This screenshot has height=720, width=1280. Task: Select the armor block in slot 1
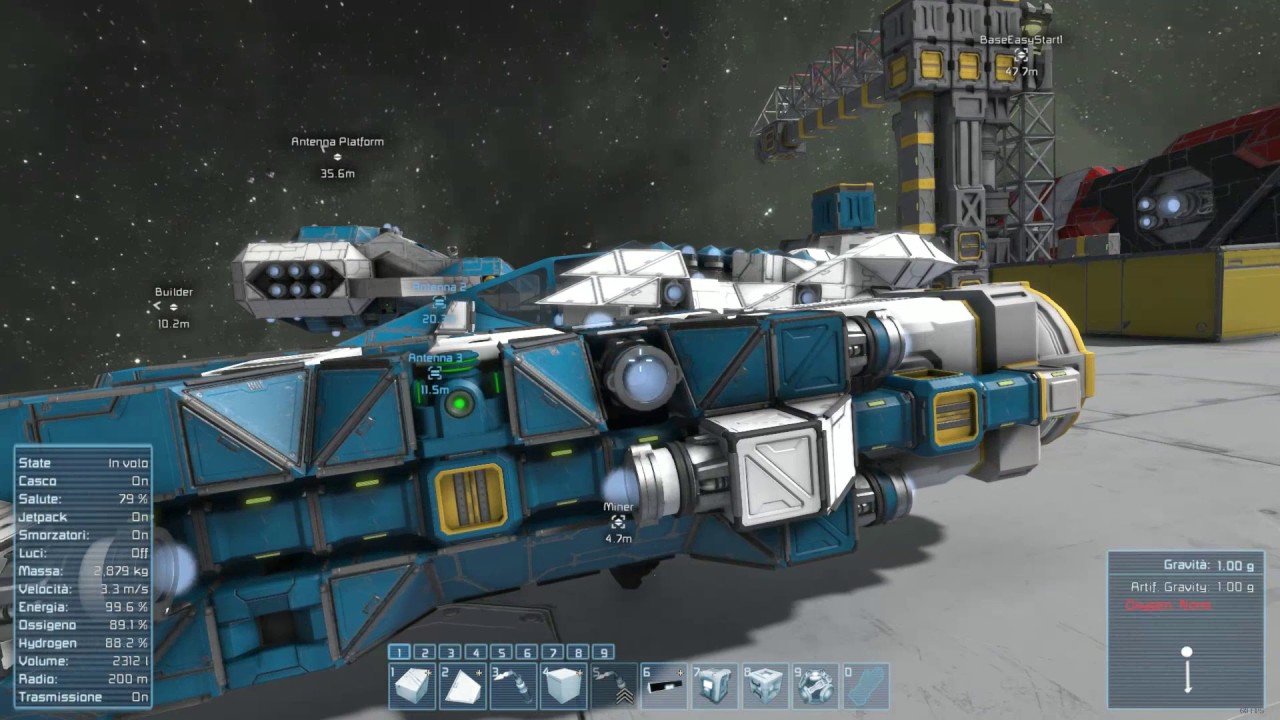click(412, 686)
